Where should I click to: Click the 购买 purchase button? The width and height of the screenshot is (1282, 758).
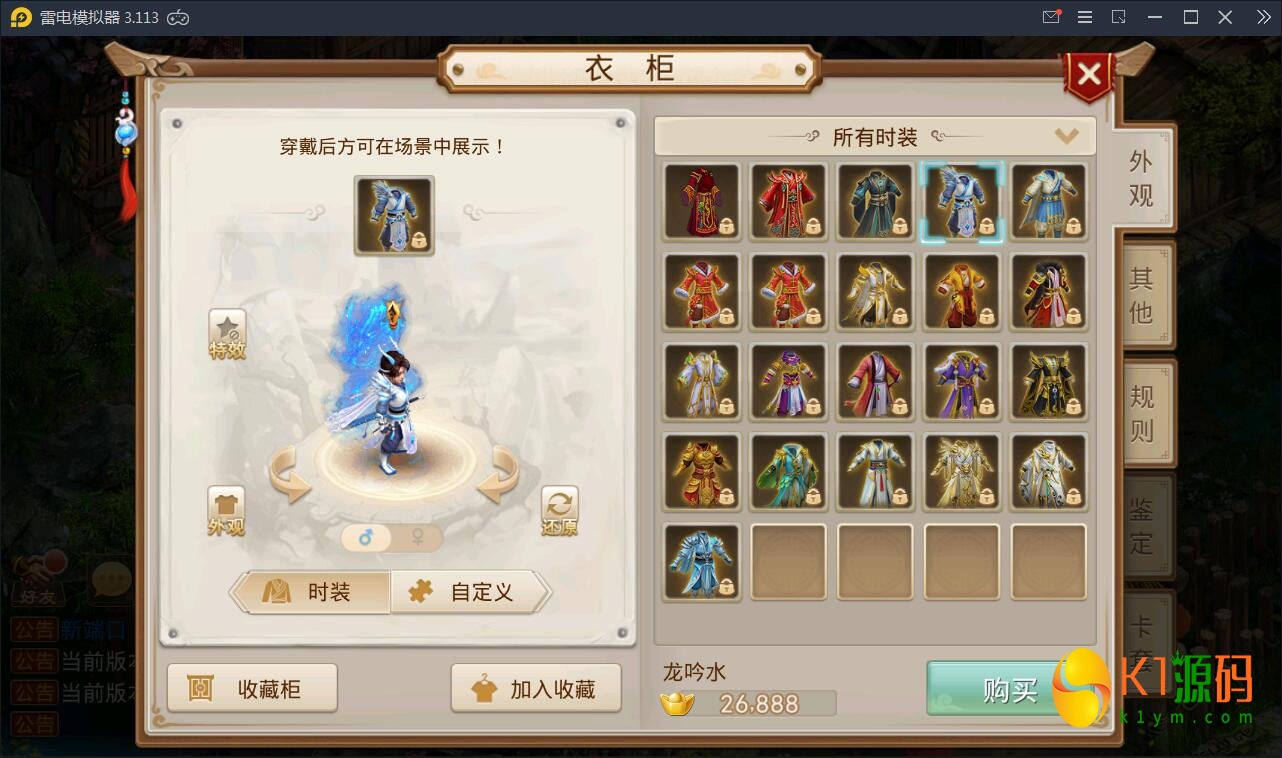tap(1010, 688)
